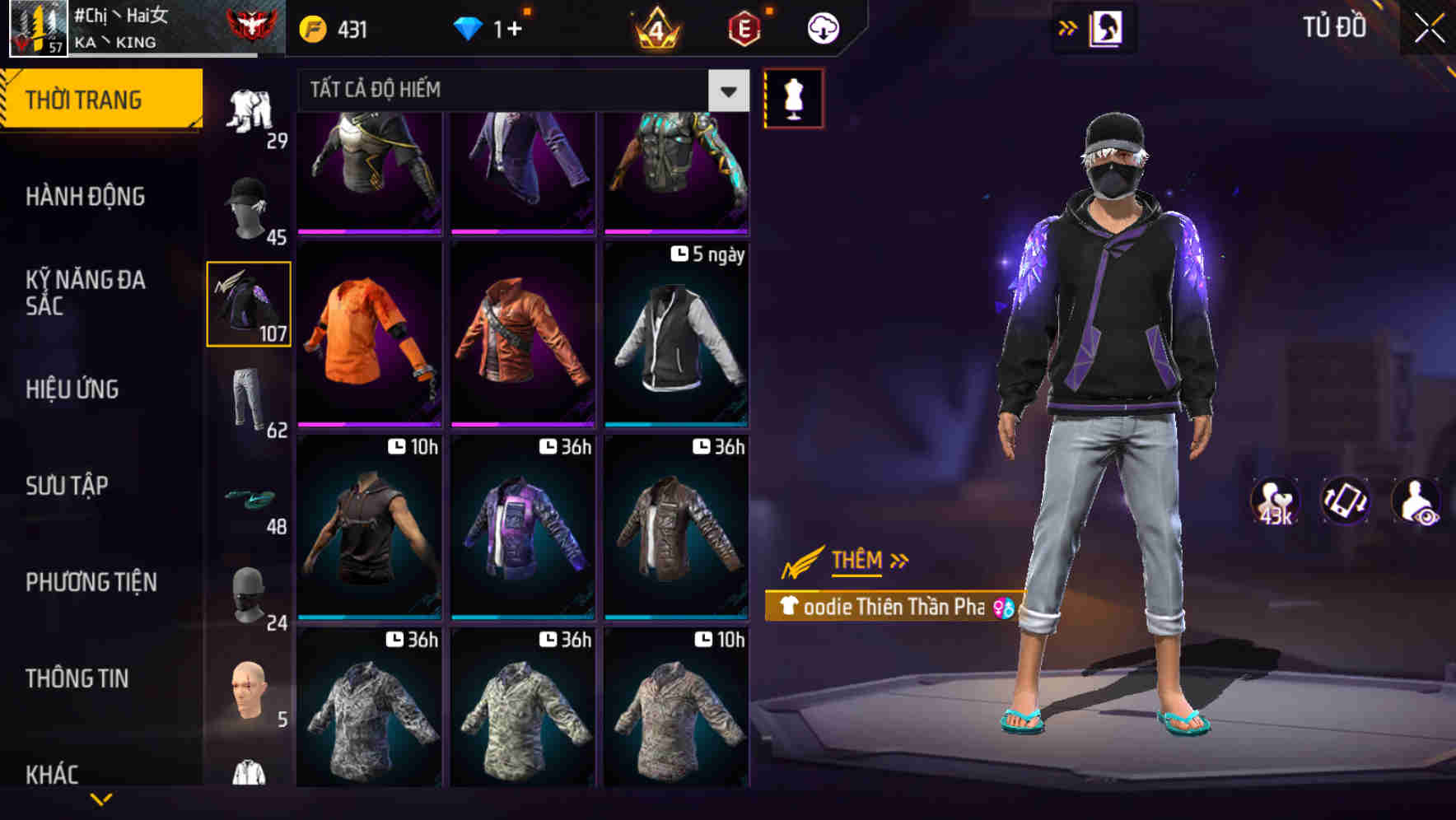1456x820 pixels.
Task: Select the pants category icon
Action: [x=250, y=398]
